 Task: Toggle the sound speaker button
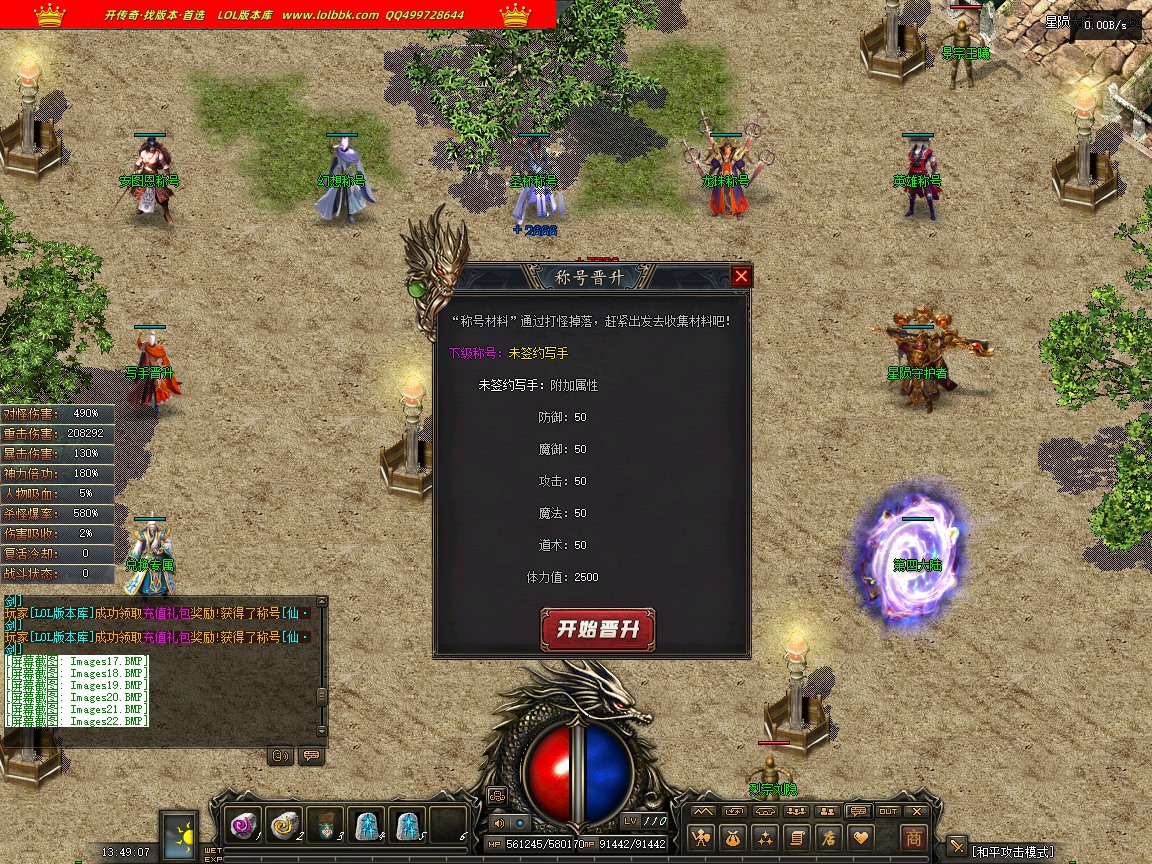(498, 823)
